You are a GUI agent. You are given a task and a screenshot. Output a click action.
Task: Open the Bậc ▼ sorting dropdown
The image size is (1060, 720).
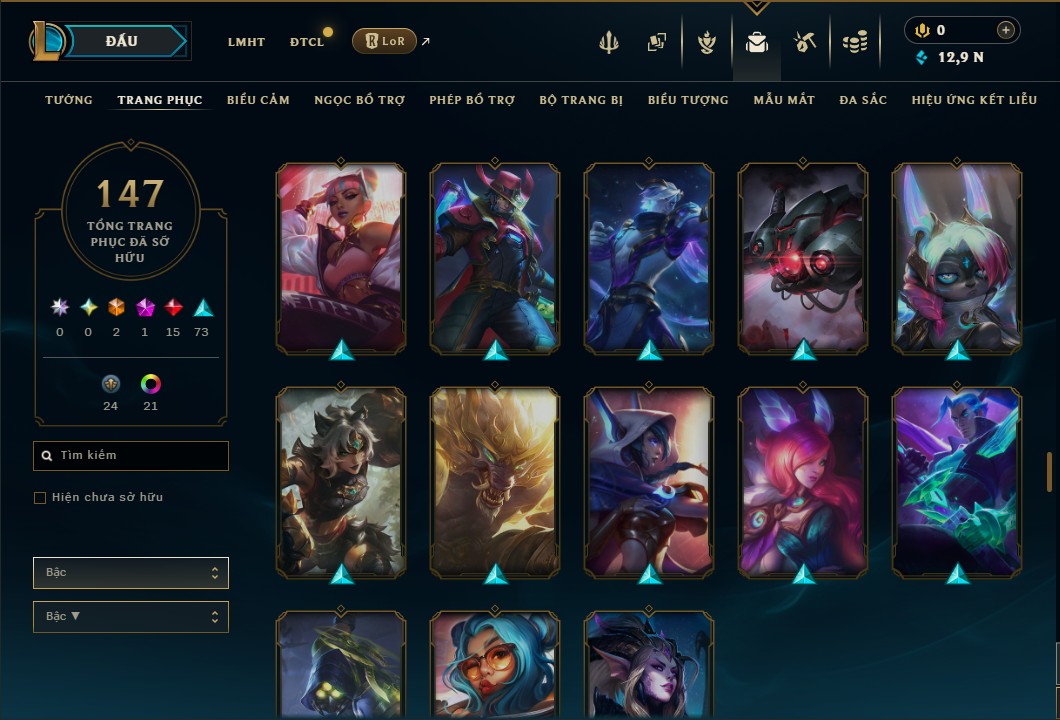pyautogui.click(x=131, y=617)
